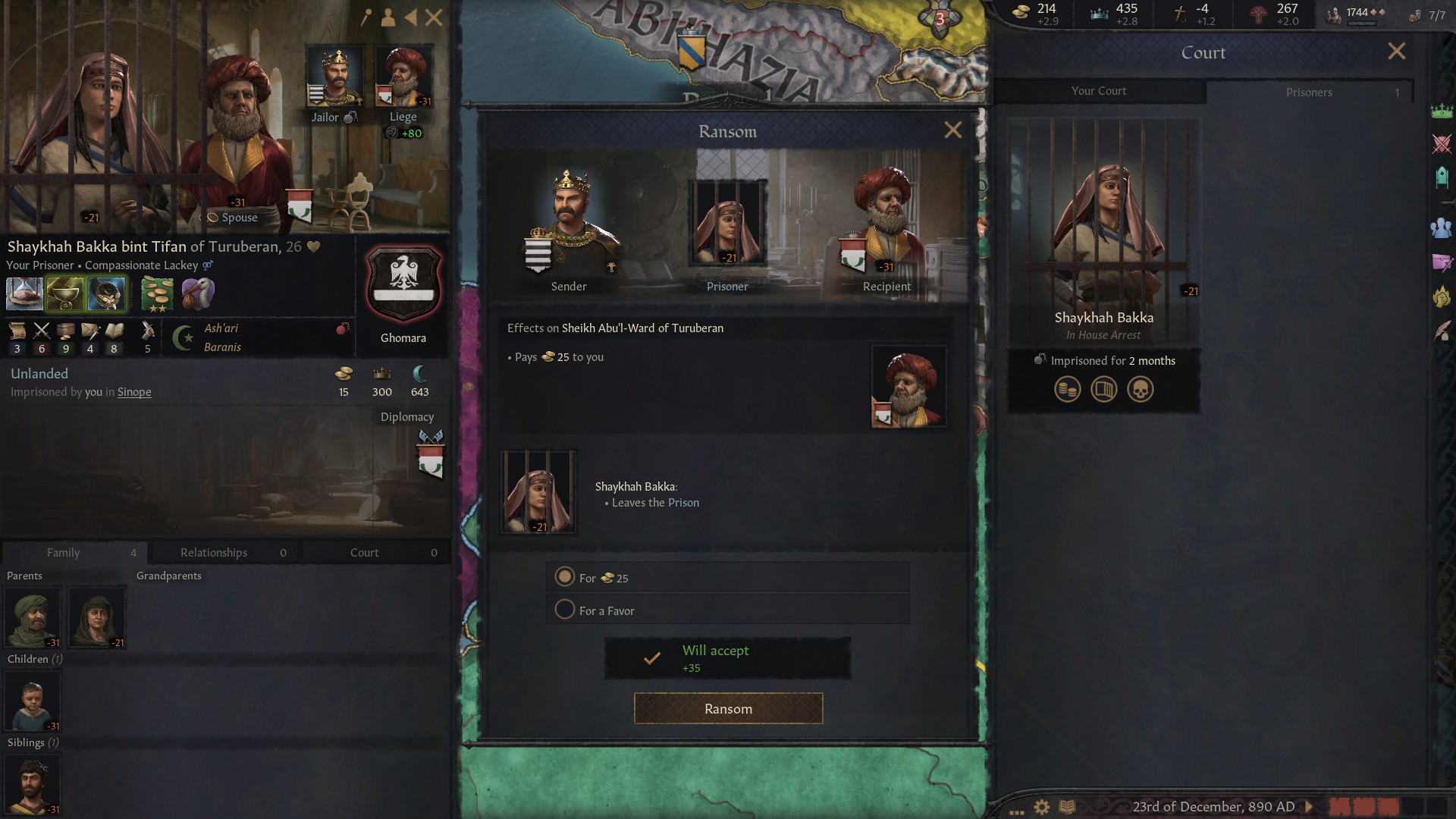Close the character sheet panel
This screenshot has width=1456, height=819.
(x=434, y=17)
